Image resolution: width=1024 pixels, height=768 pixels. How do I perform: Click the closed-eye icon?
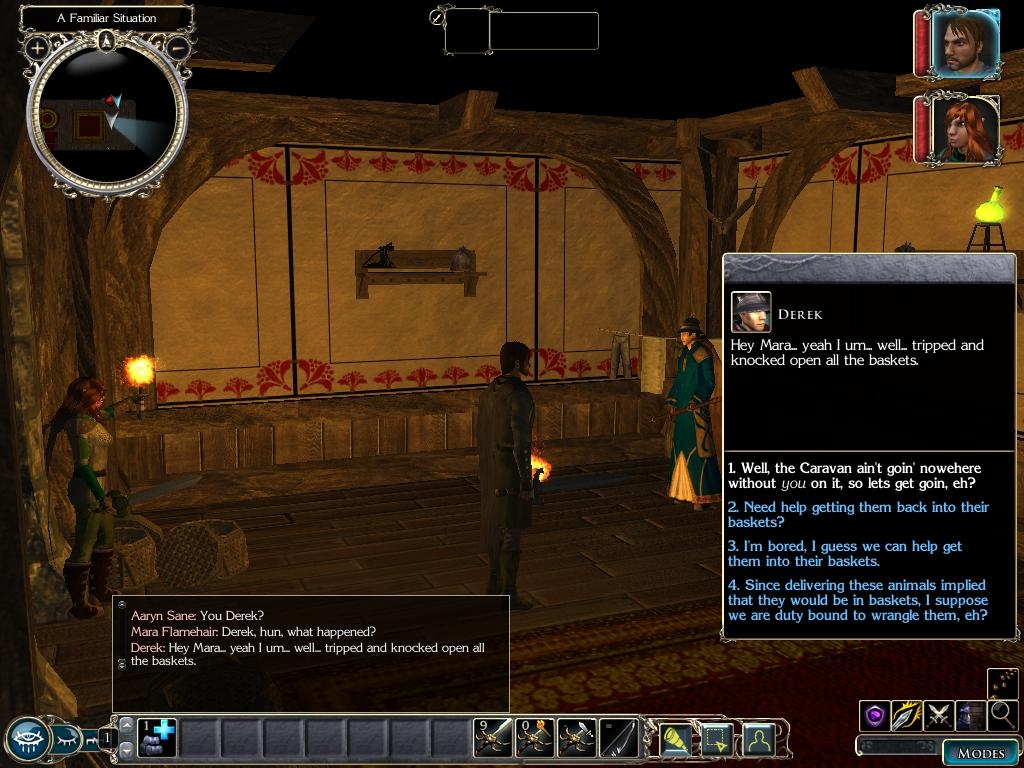pyautogui.click(x=68, y=740)
